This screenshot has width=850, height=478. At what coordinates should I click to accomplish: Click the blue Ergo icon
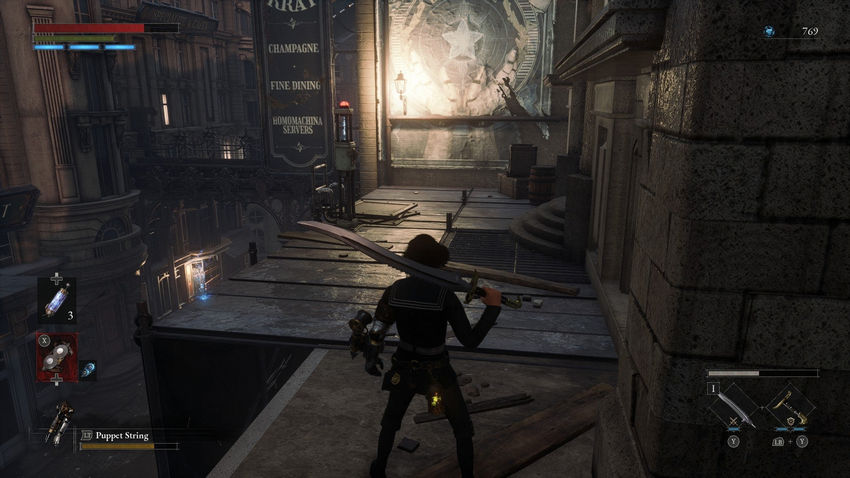tap(768, 32)
